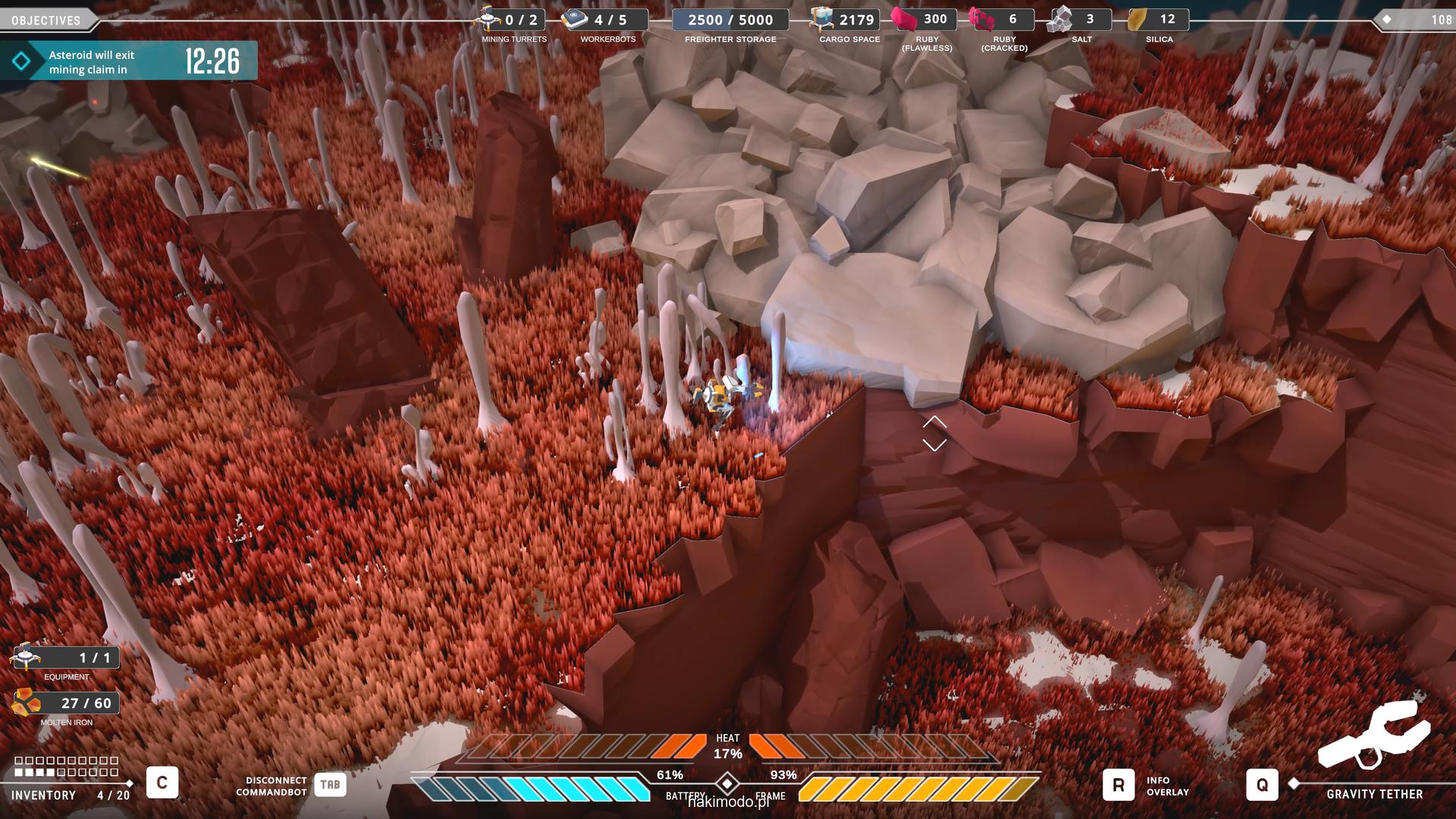
Task: Click the Cargo Space crate icon
Action: [821, 19]
